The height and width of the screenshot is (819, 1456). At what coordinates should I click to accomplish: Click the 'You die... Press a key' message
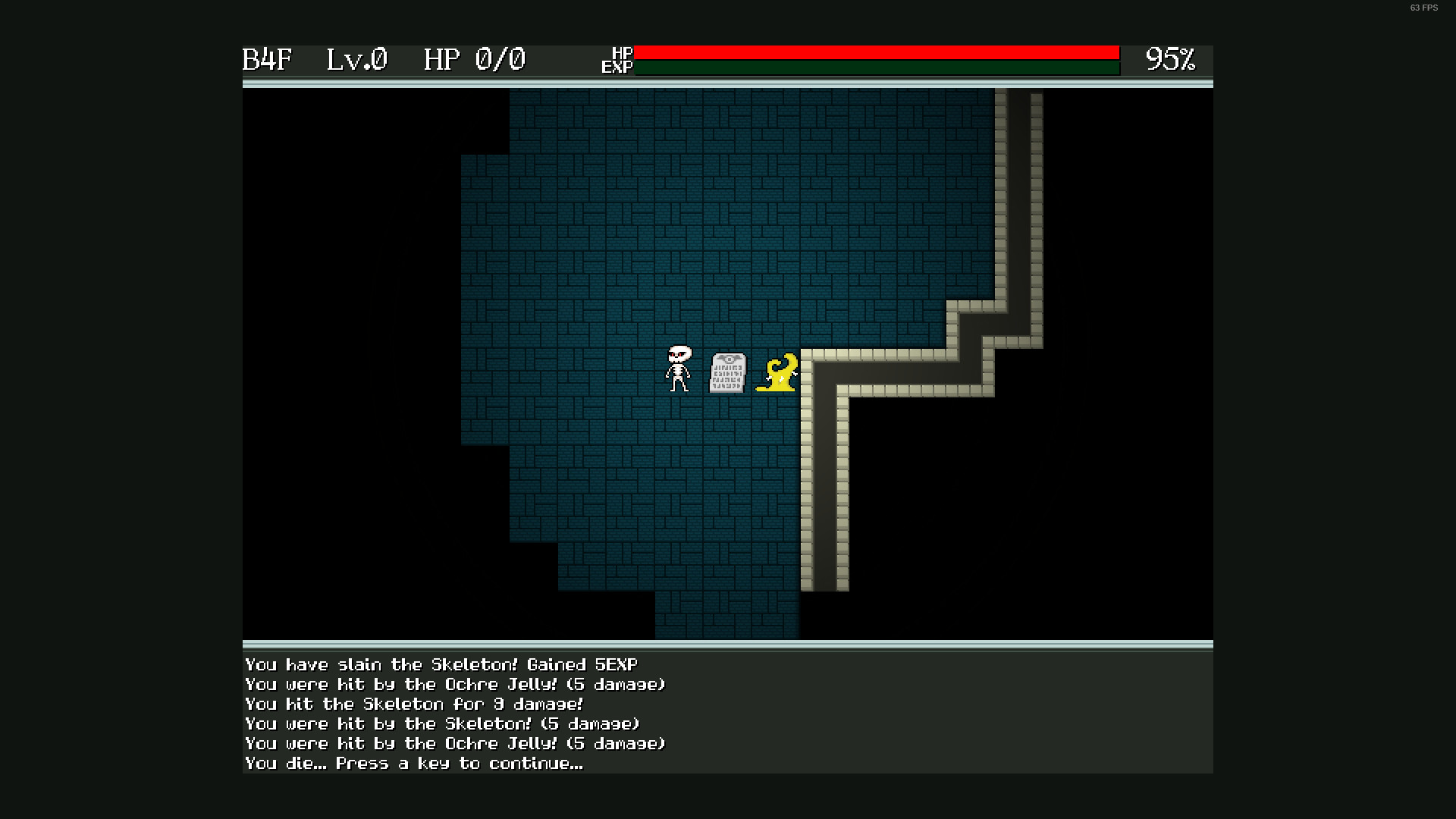pos(413,764)
